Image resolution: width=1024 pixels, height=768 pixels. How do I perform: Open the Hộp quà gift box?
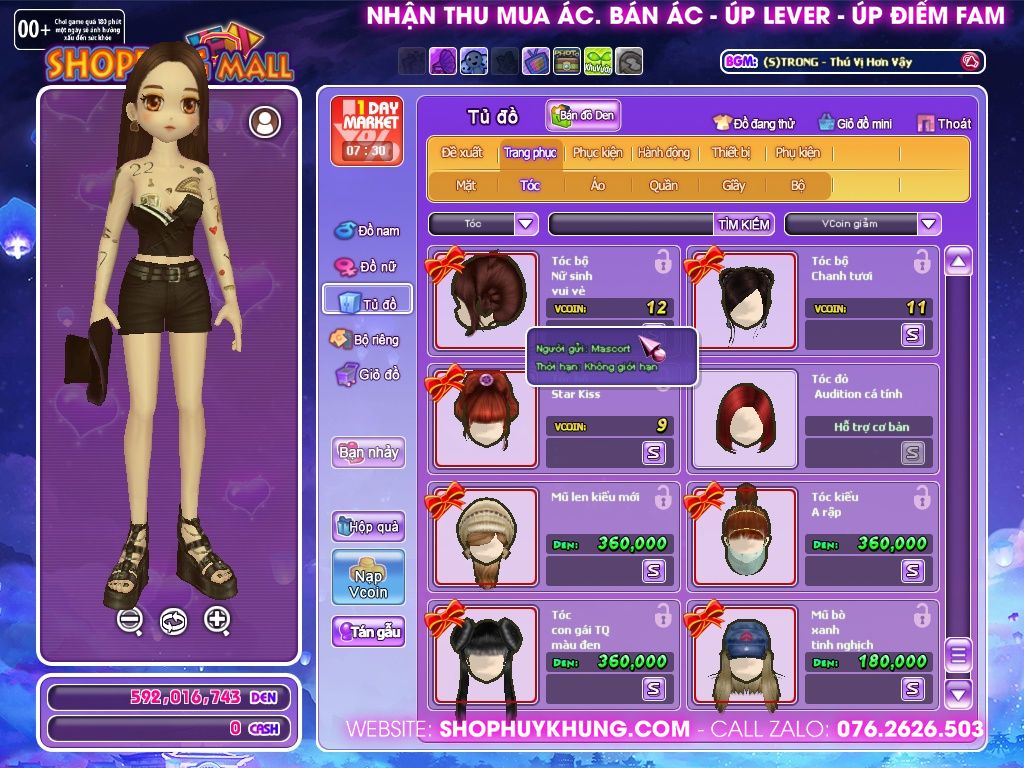click(x=368, y=526)
